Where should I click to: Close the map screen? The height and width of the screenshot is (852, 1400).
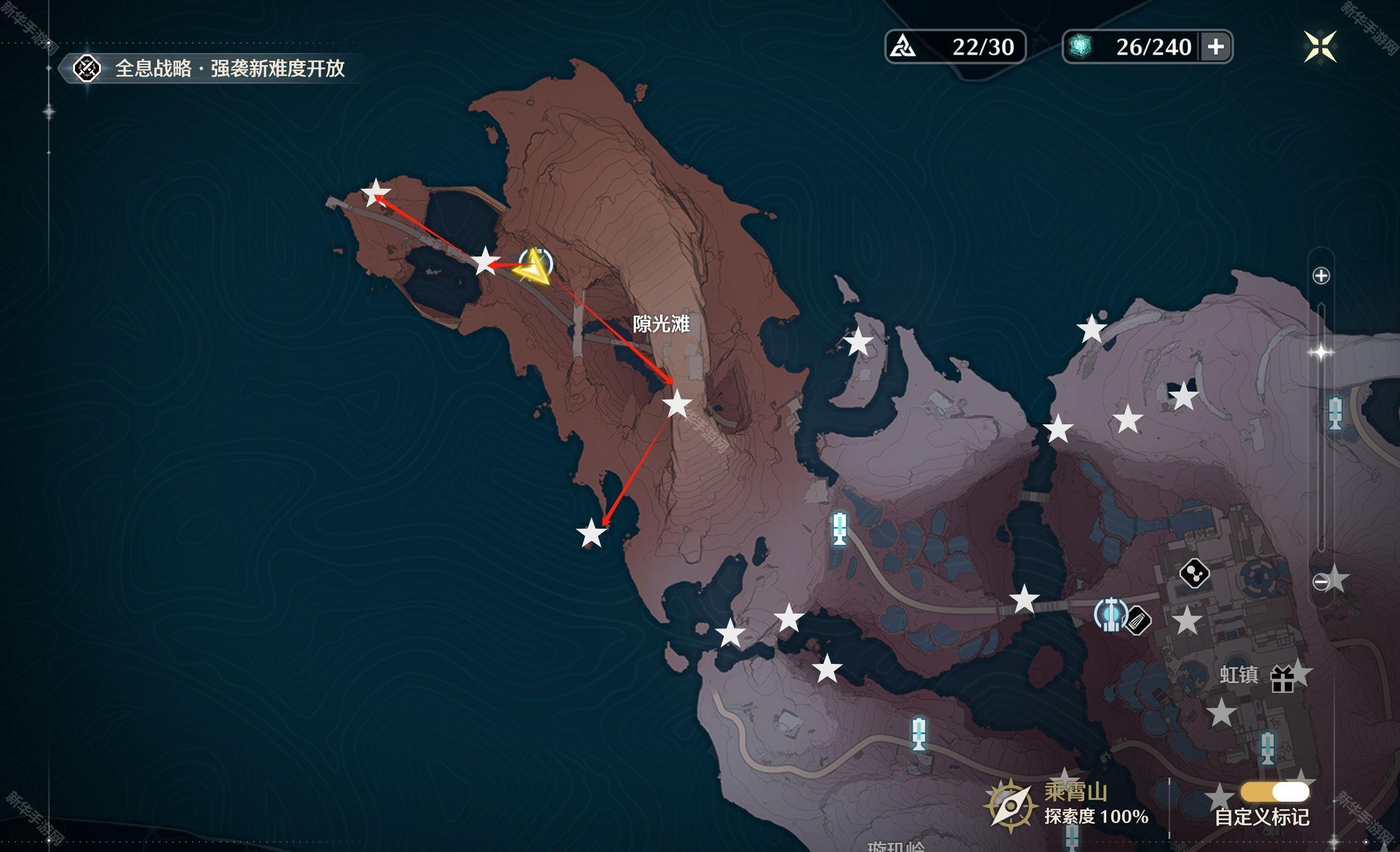click(1320, 46)
